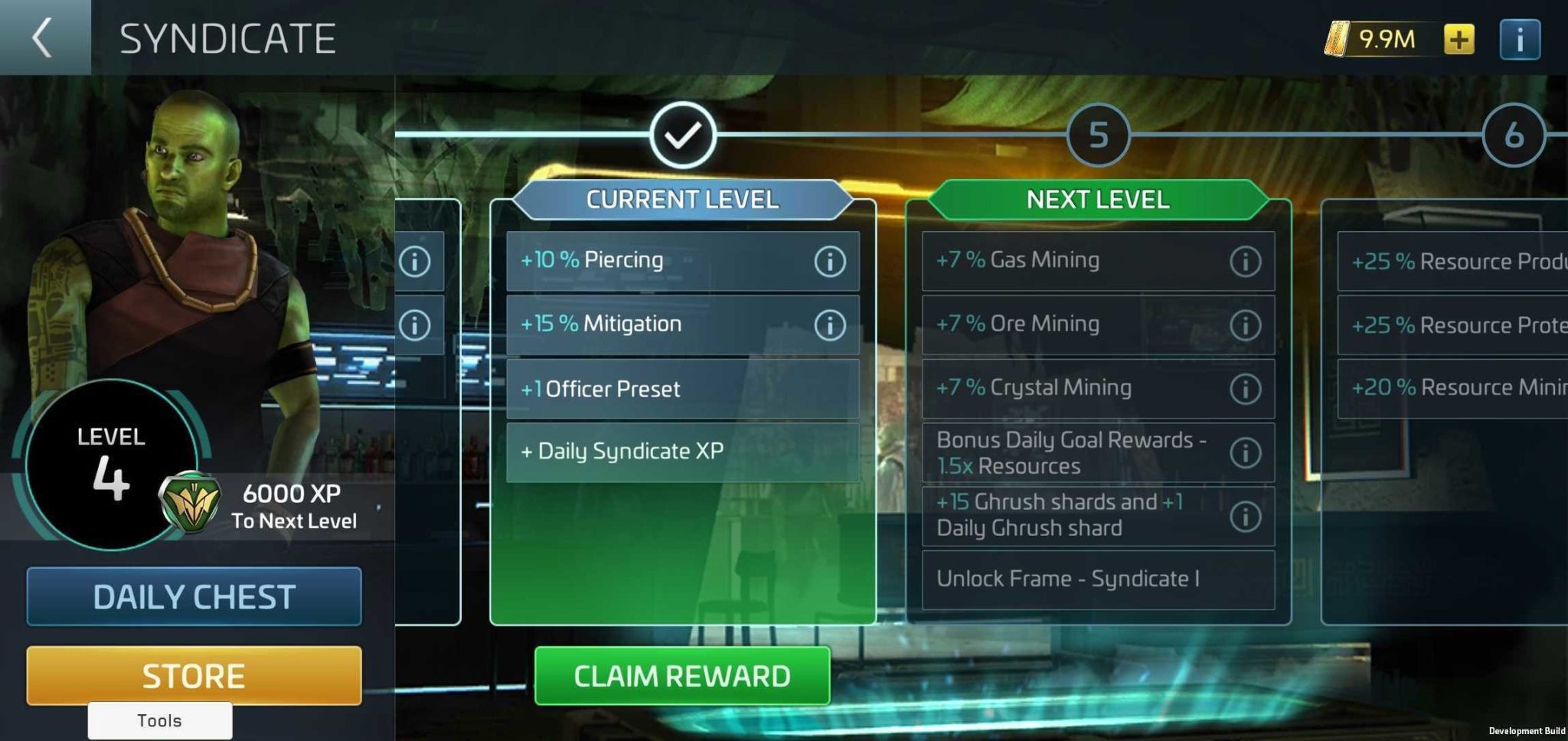
Task: View +7% Crystal Mining details
Action: 1245,387
